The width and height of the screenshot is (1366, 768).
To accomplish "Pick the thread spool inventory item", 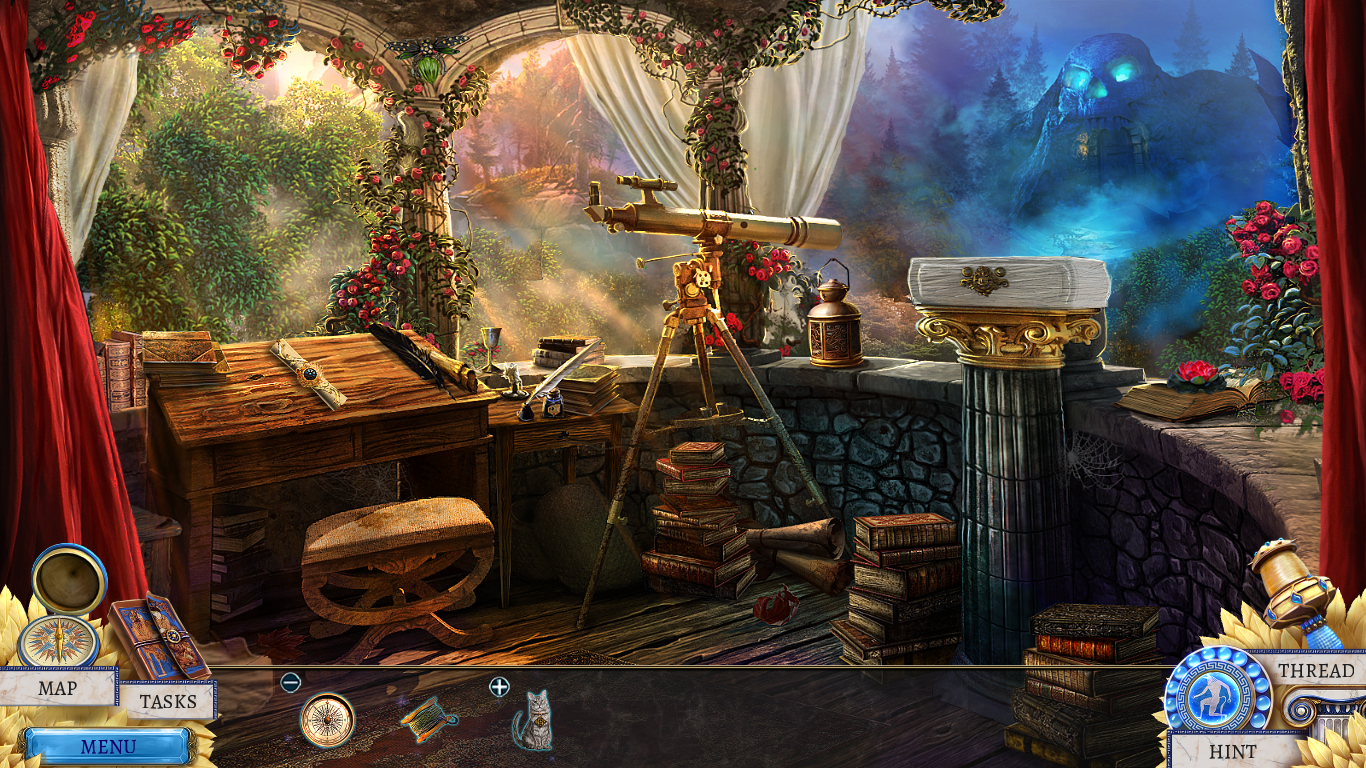I will [x=429, y=719].
